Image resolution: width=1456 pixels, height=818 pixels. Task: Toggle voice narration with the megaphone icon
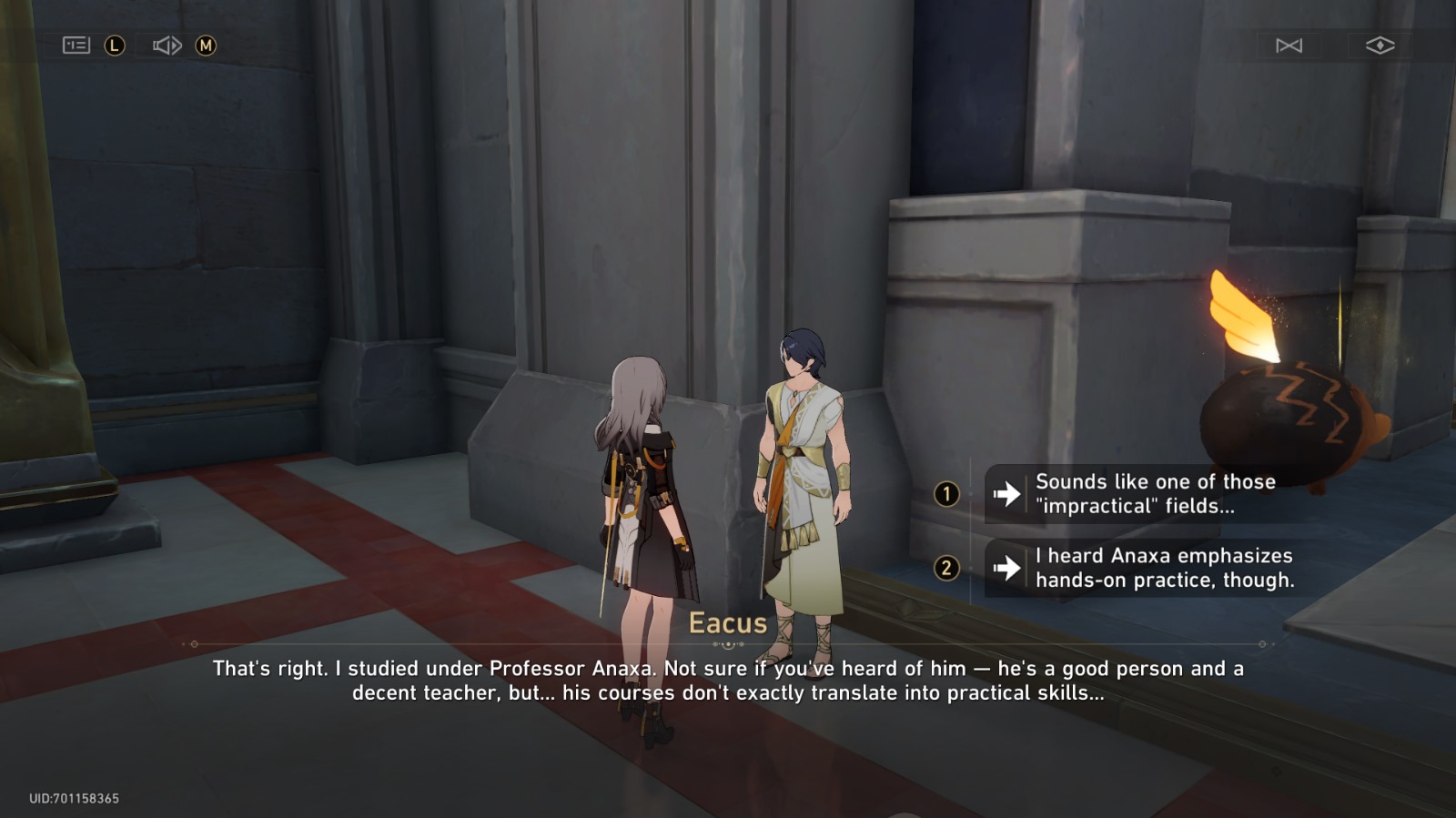(x=166, y=44)
